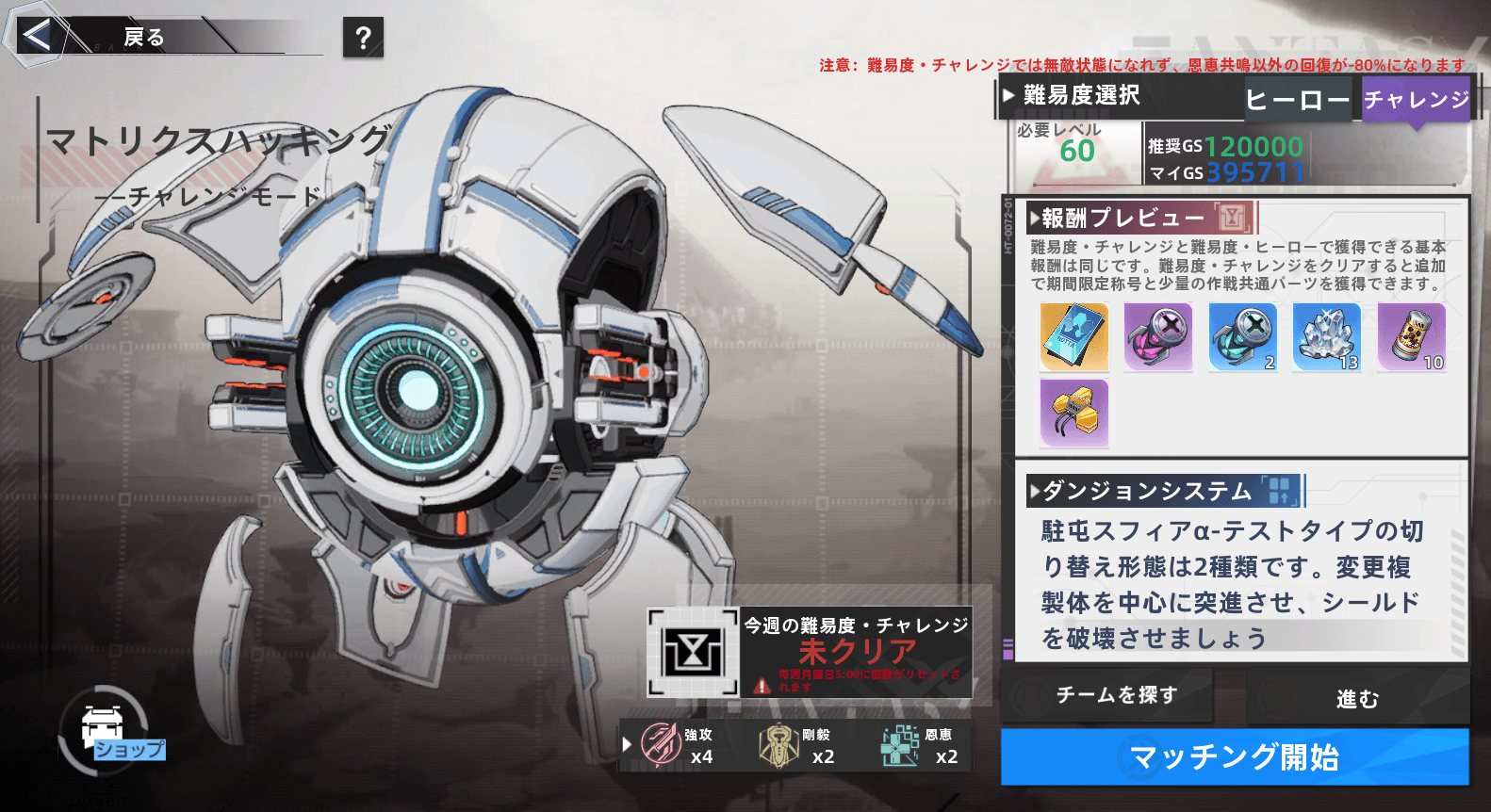Inspect the yellow canister reward x10

point(1411,336)
